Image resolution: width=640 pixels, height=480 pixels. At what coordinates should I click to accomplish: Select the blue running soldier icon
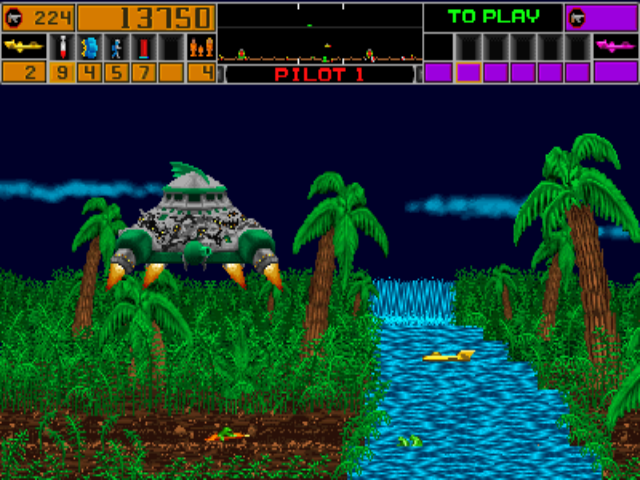coord(116,47)
